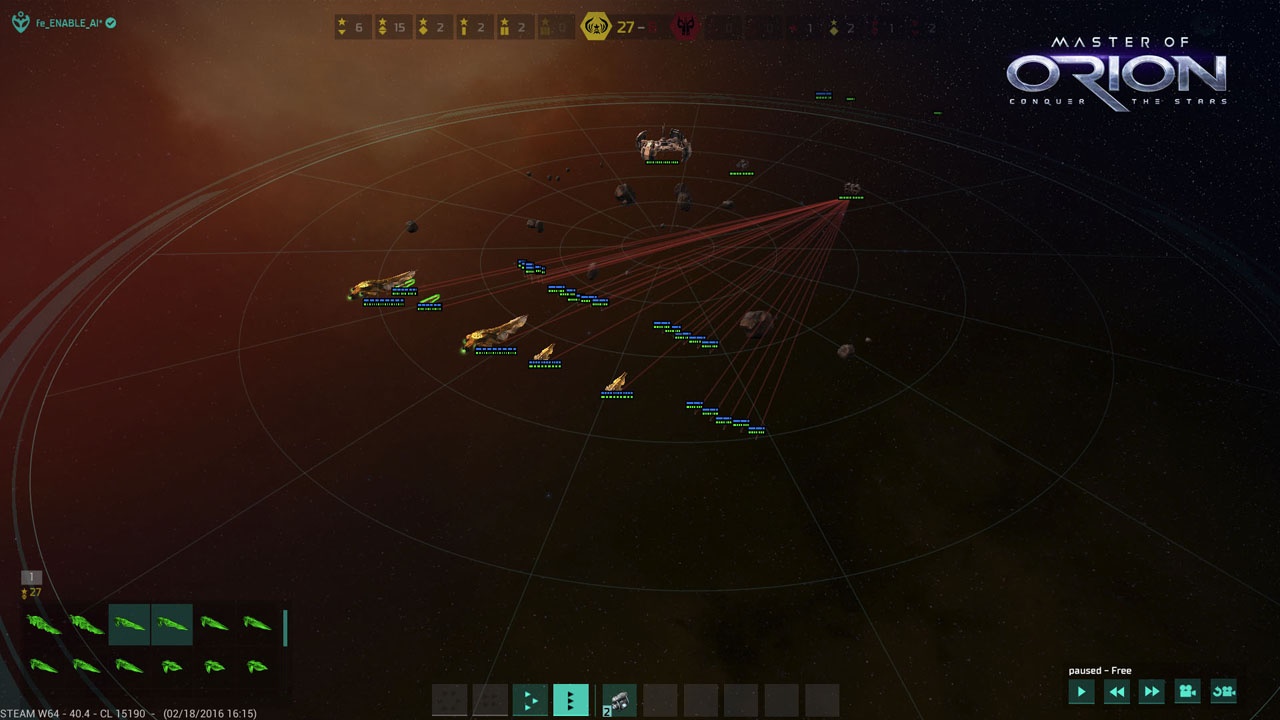
Task: Reset the camera with the rotate-camera button
Action: click(1223, 691)
